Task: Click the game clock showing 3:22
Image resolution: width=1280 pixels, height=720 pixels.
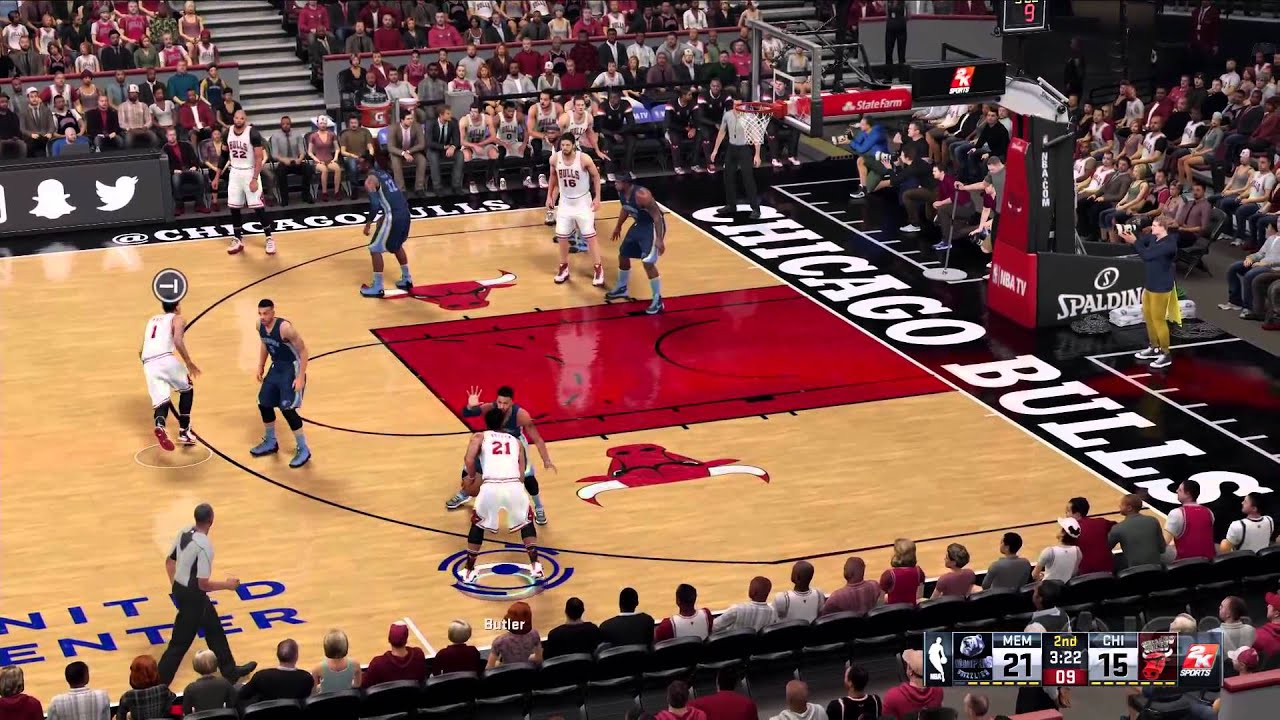Action: (1066, 657)
